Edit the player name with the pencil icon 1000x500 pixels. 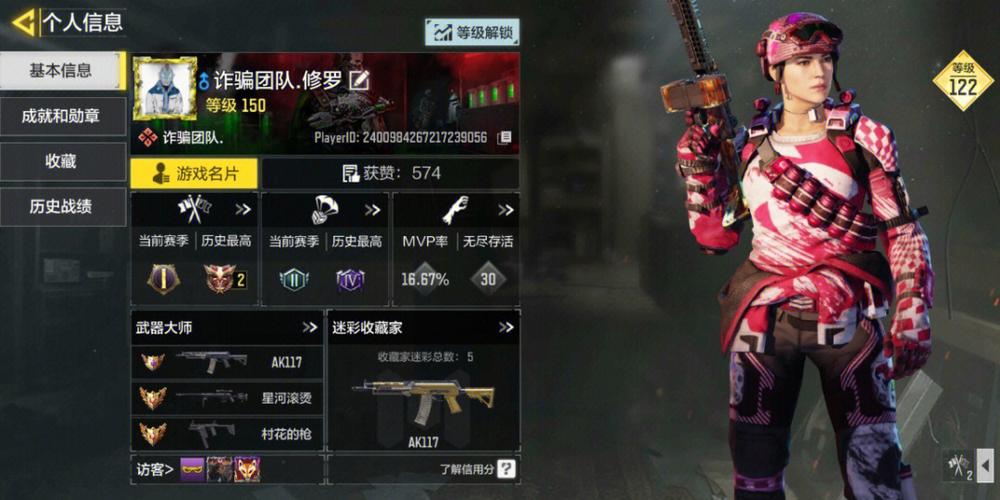coord(358,80)
